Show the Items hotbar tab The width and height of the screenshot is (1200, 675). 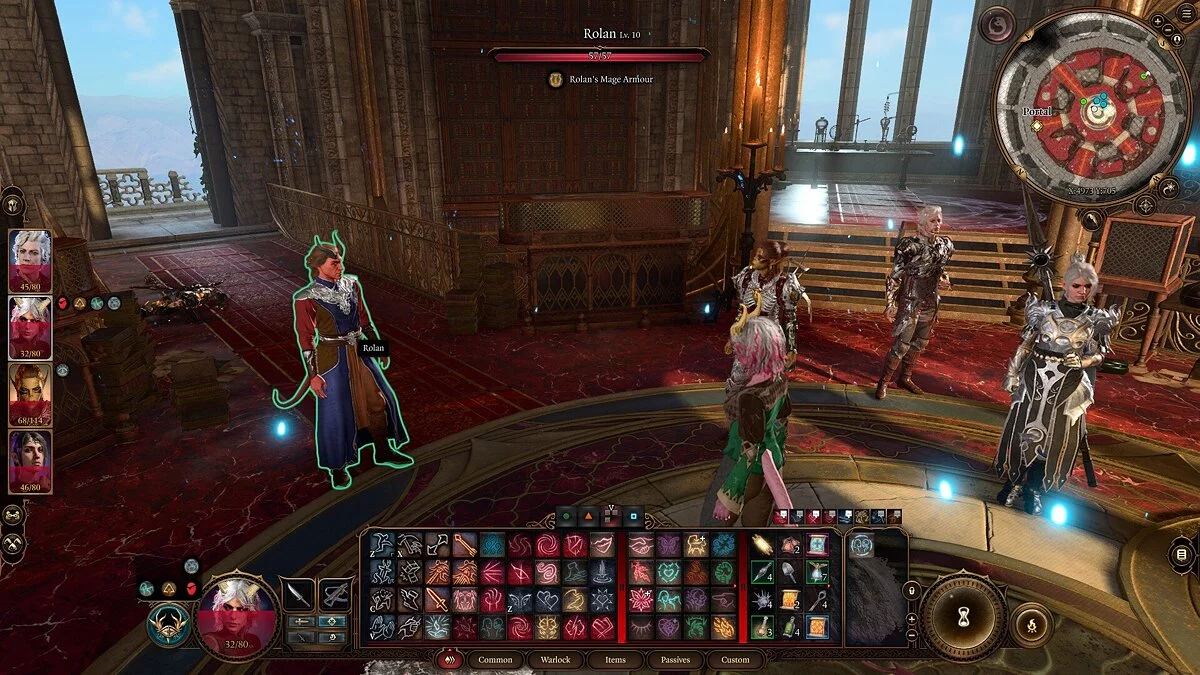tap(615, 660)
